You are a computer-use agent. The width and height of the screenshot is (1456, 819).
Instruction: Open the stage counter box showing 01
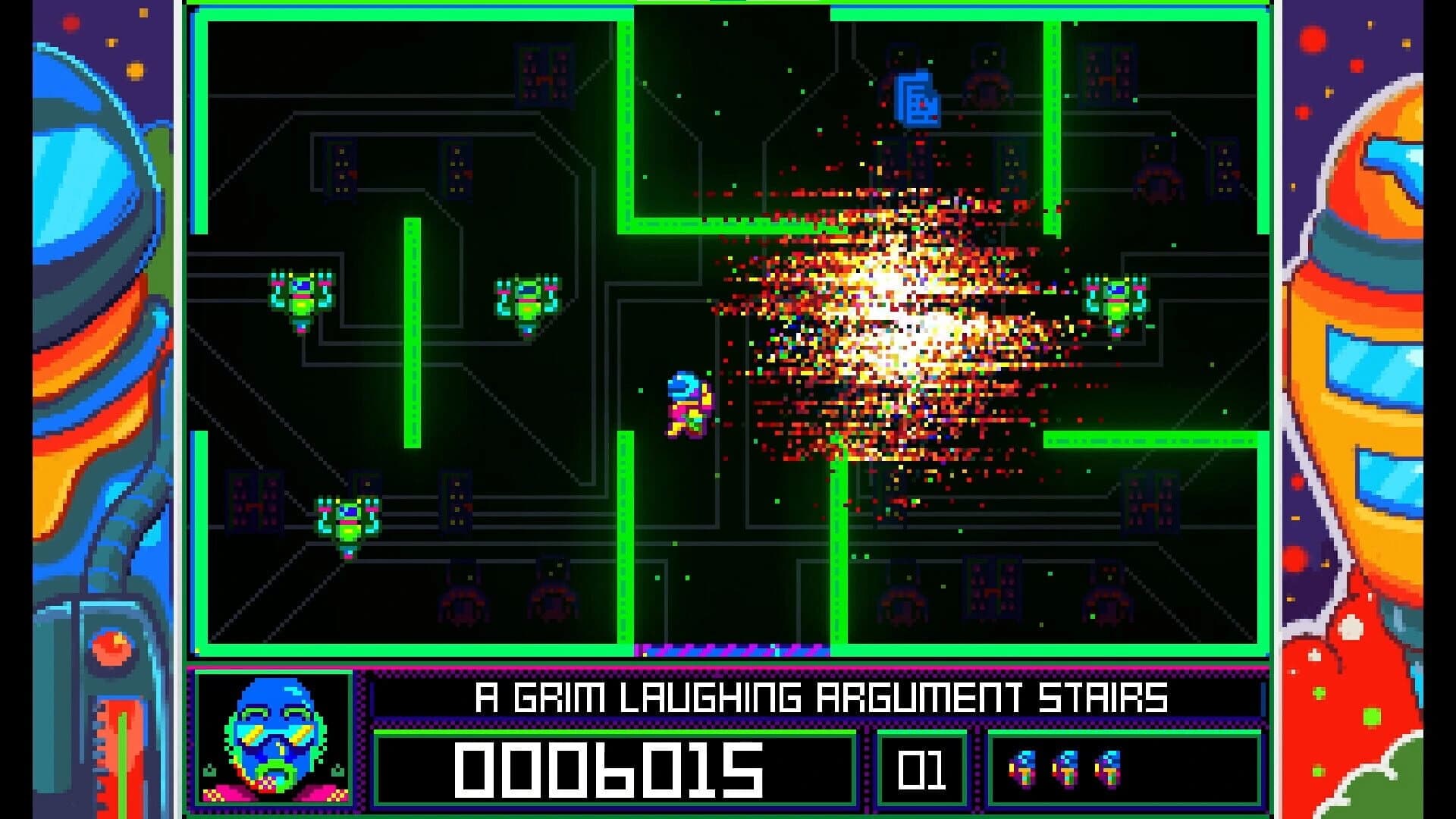921,770
